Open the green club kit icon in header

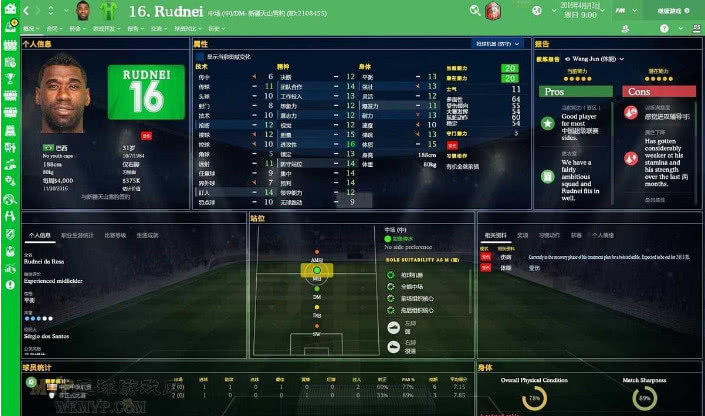tap(109, 11)
